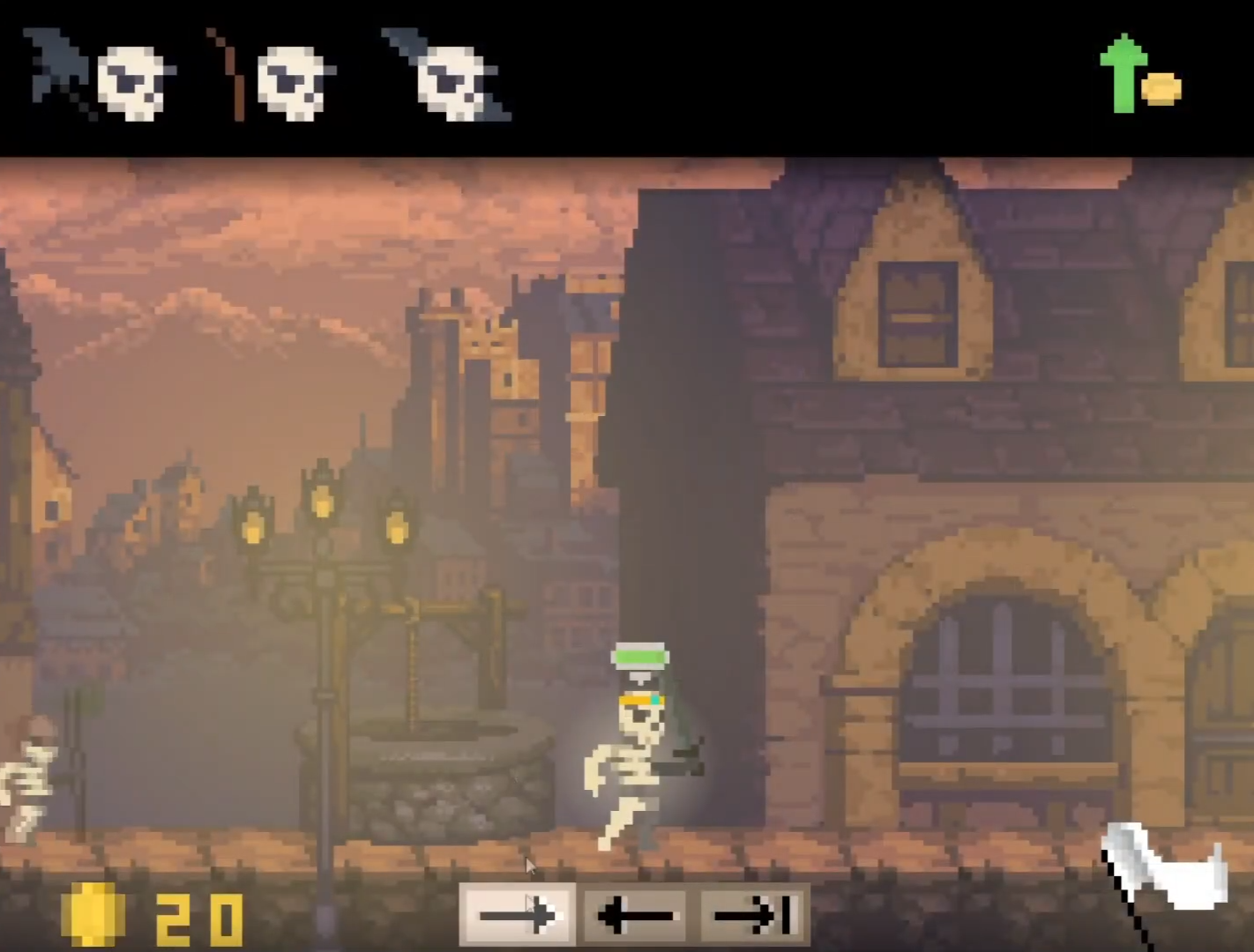Screen dimensions: 1254x952
Task: Activate the right arrow advance command
Action: [x=519, y=915]
